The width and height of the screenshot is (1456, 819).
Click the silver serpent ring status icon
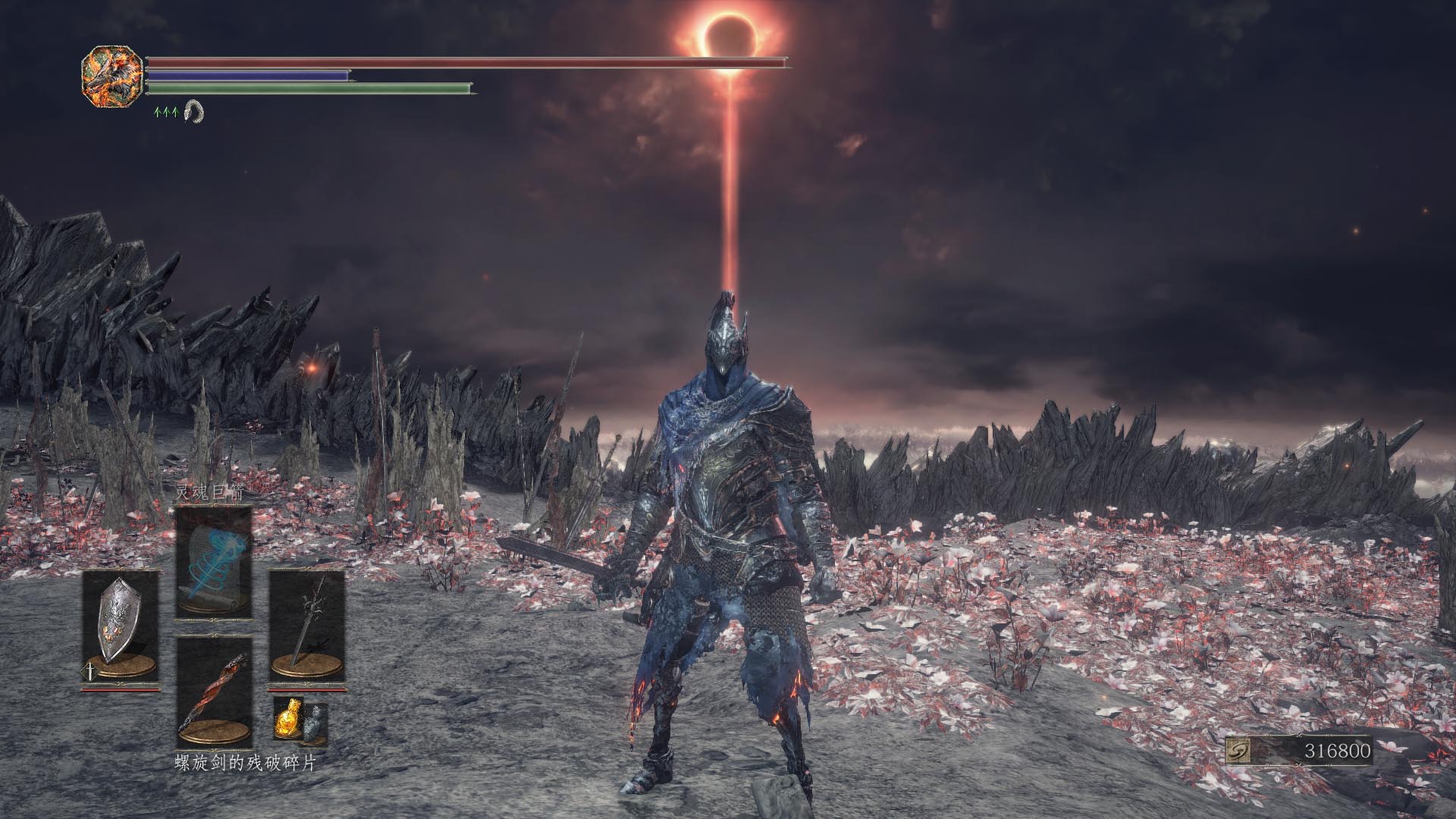pyautogui.click(x=194, y=111)
